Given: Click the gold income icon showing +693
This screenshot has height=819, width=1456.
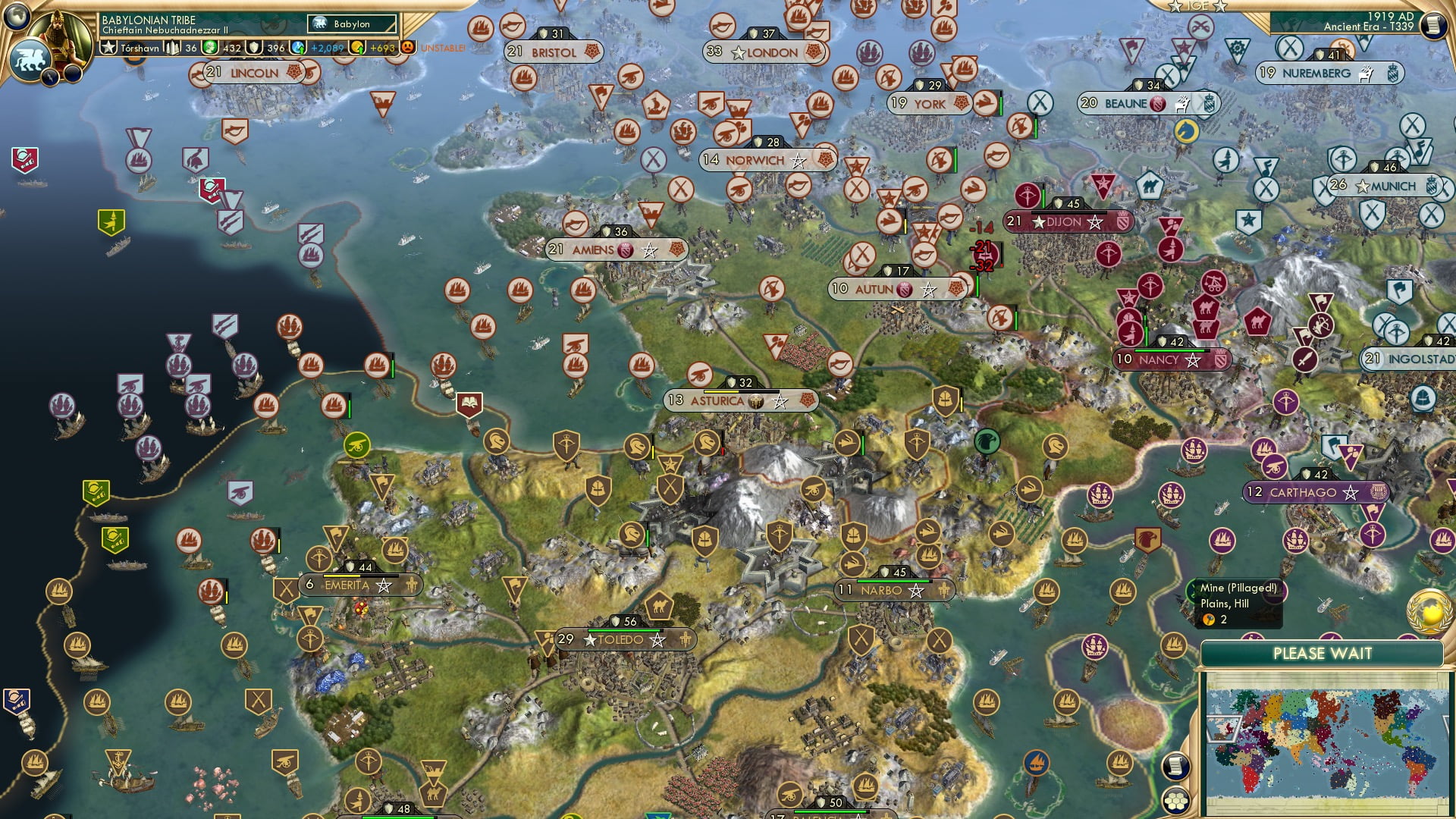Looking at the screenshot, I should tap(358, 49).
